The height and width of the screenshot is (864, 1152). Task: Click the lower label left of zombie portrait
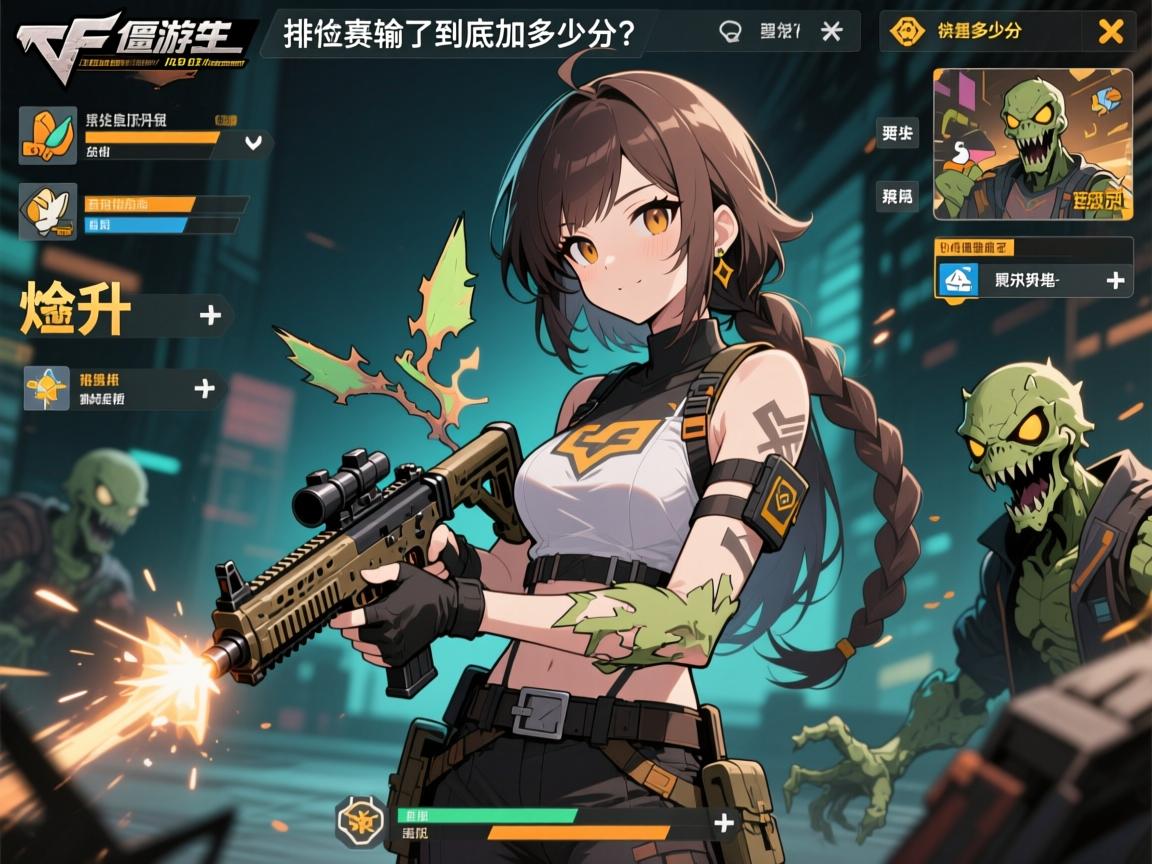(896, 196)
